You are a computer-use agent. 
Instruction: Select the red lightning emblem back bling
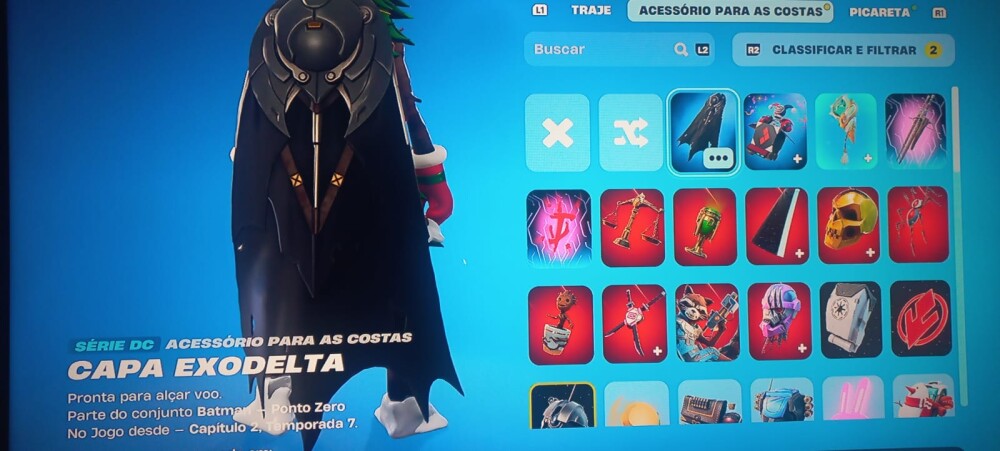[x=921, y=320]
